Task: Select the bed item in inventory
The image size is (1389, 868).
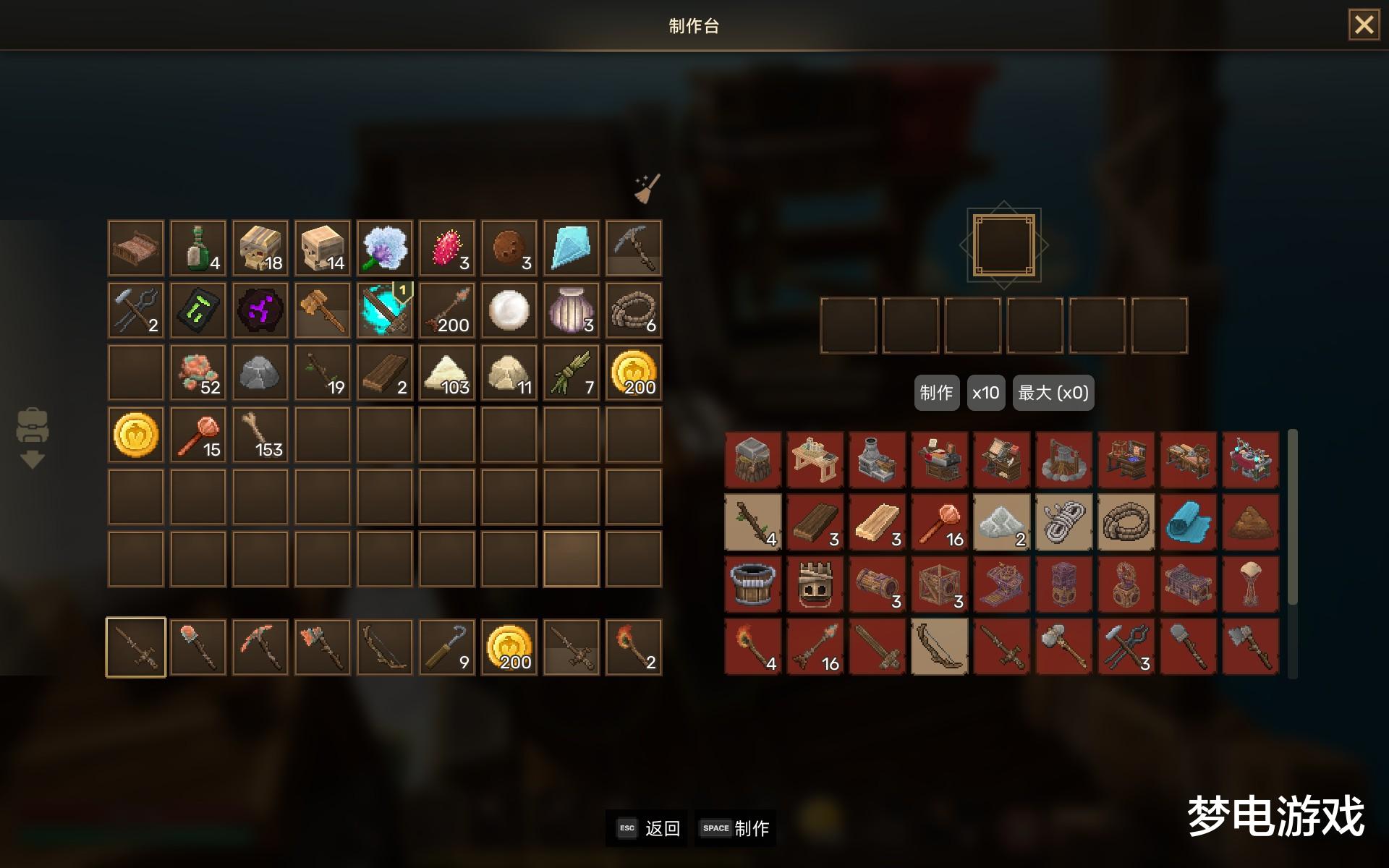Action: [136, 248]
